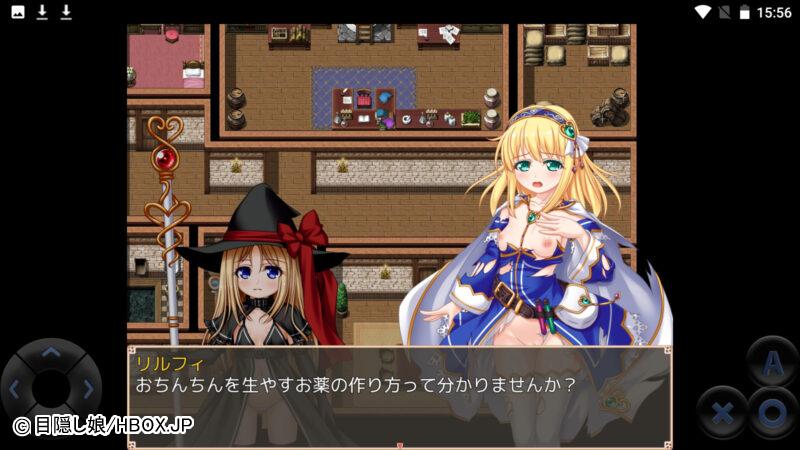Tap the circle button on the overlay
Image resolution: width=800 pixels, height=450 pixels.
click(x=772, y=412)
